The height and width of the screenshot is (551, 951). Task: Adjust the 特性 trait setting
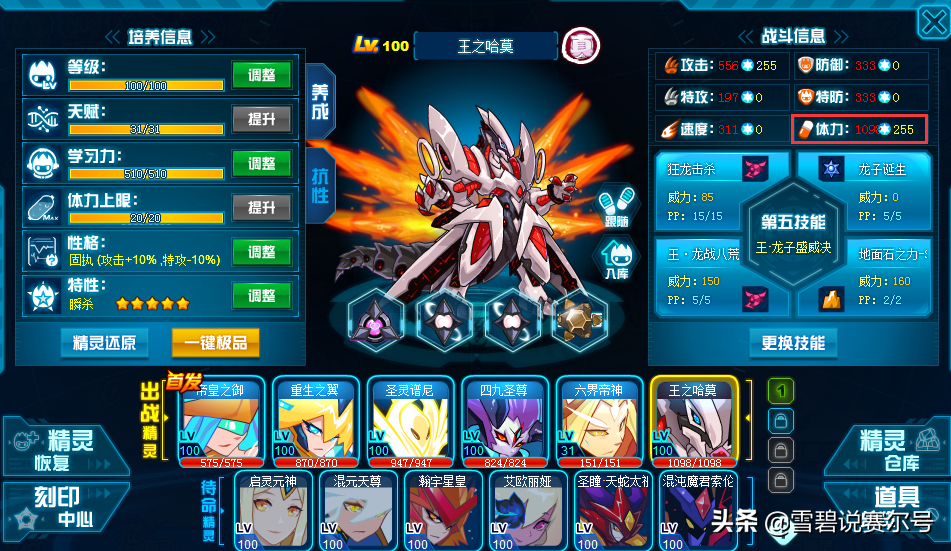click(x=261, y=296)
